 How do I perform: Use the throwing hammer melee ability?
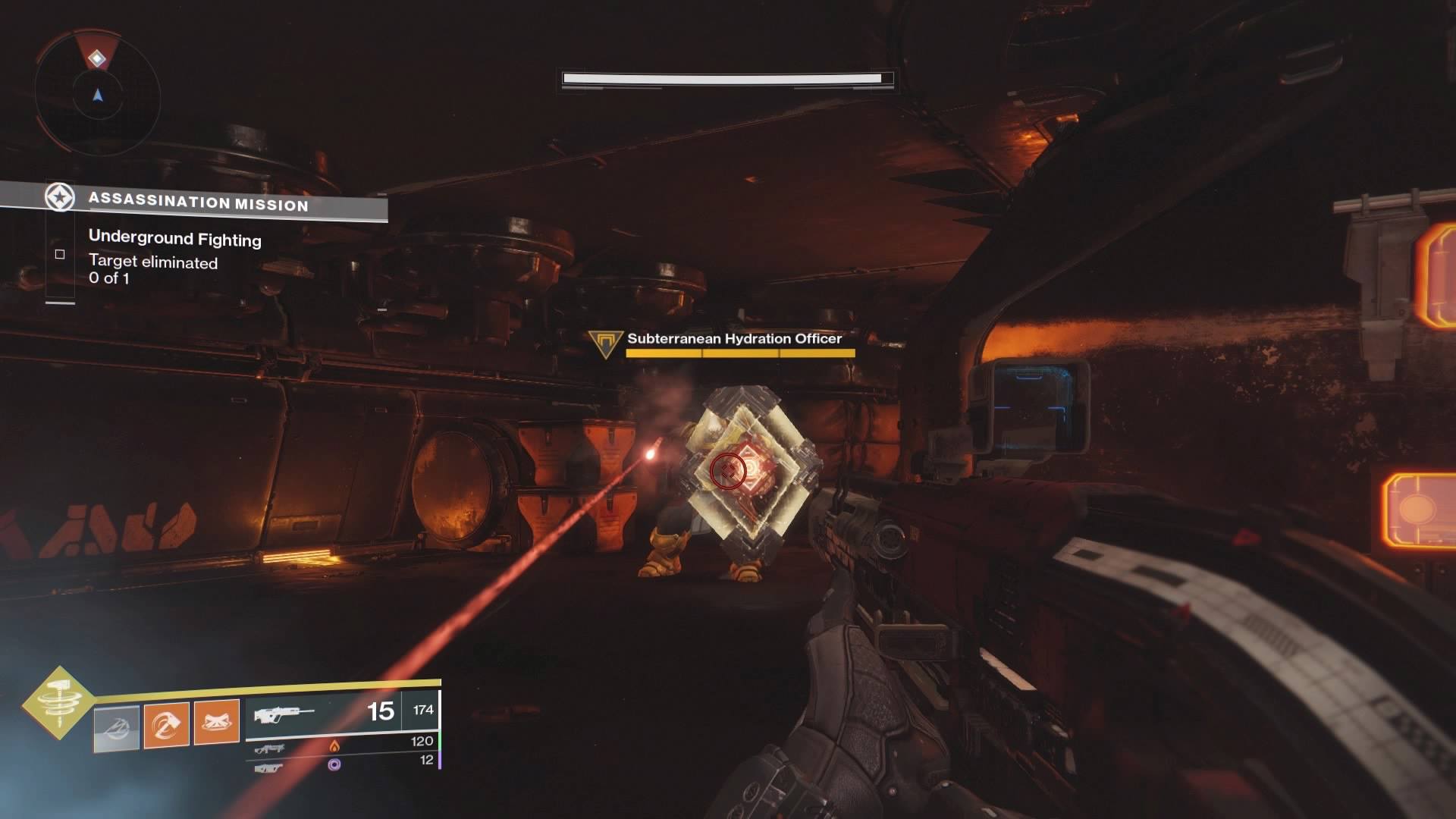tap(166, 725)
